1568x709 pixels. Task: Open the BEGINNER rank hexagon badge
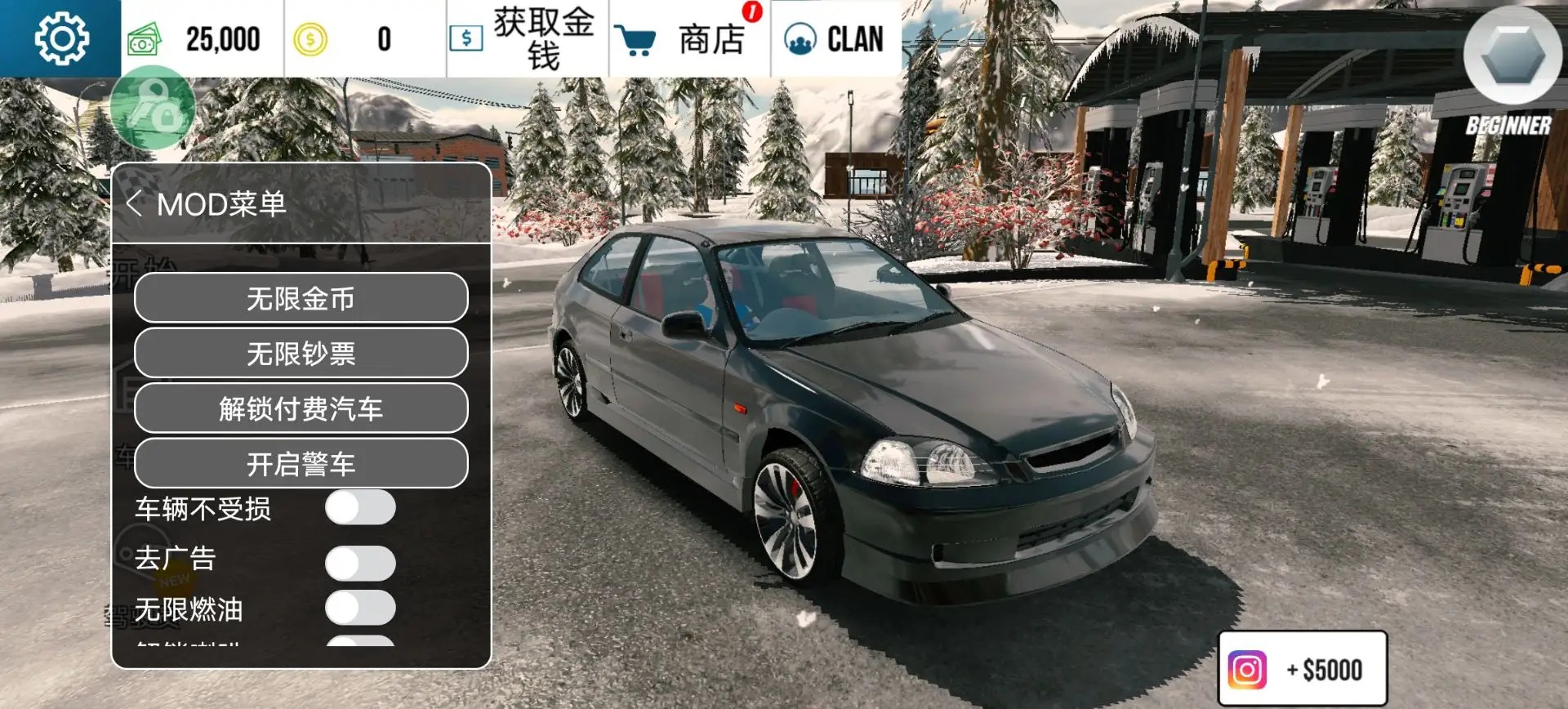1512,57
